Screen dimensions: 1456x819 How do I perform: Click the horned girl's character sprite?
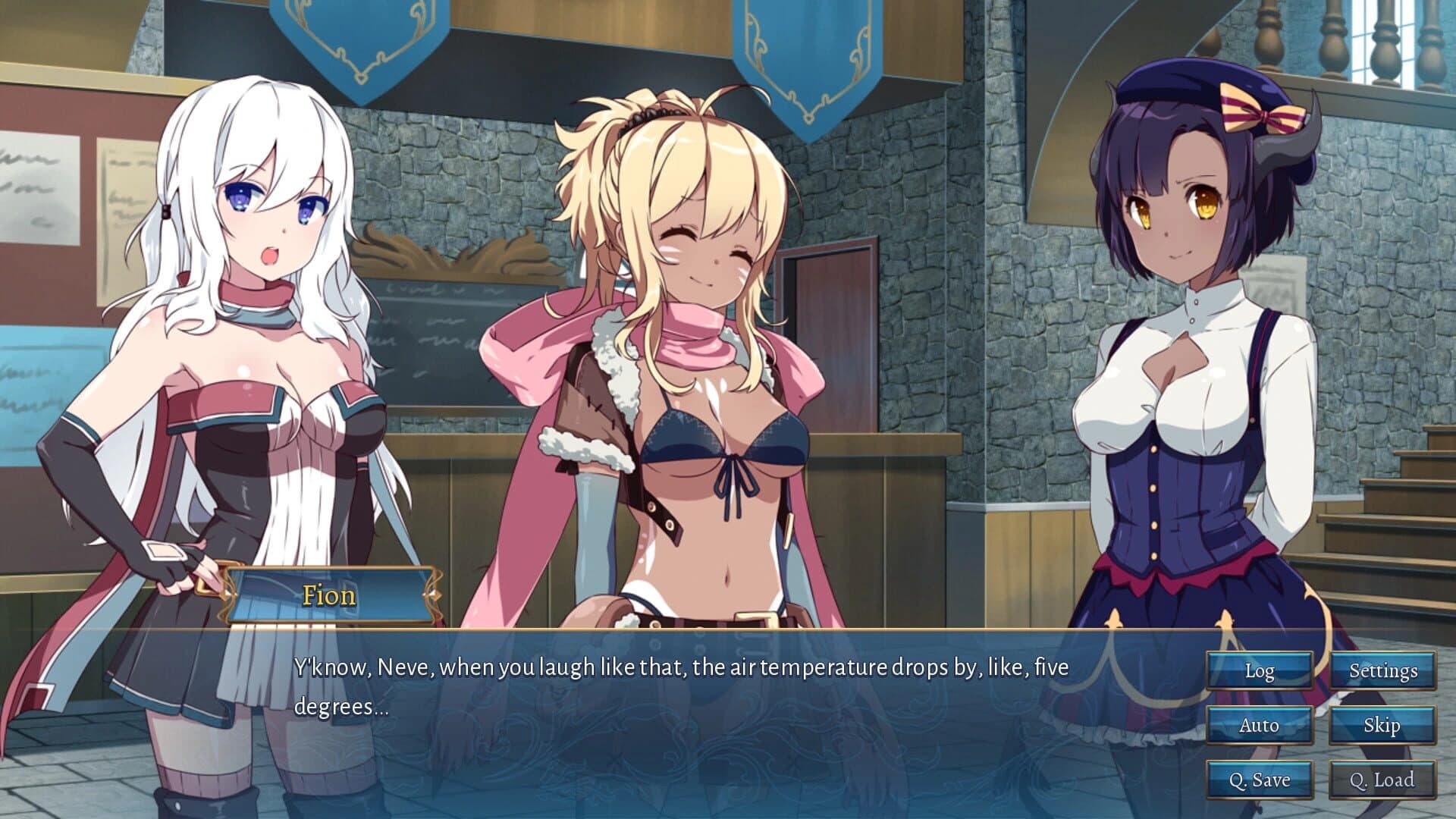pos(1191,341)
